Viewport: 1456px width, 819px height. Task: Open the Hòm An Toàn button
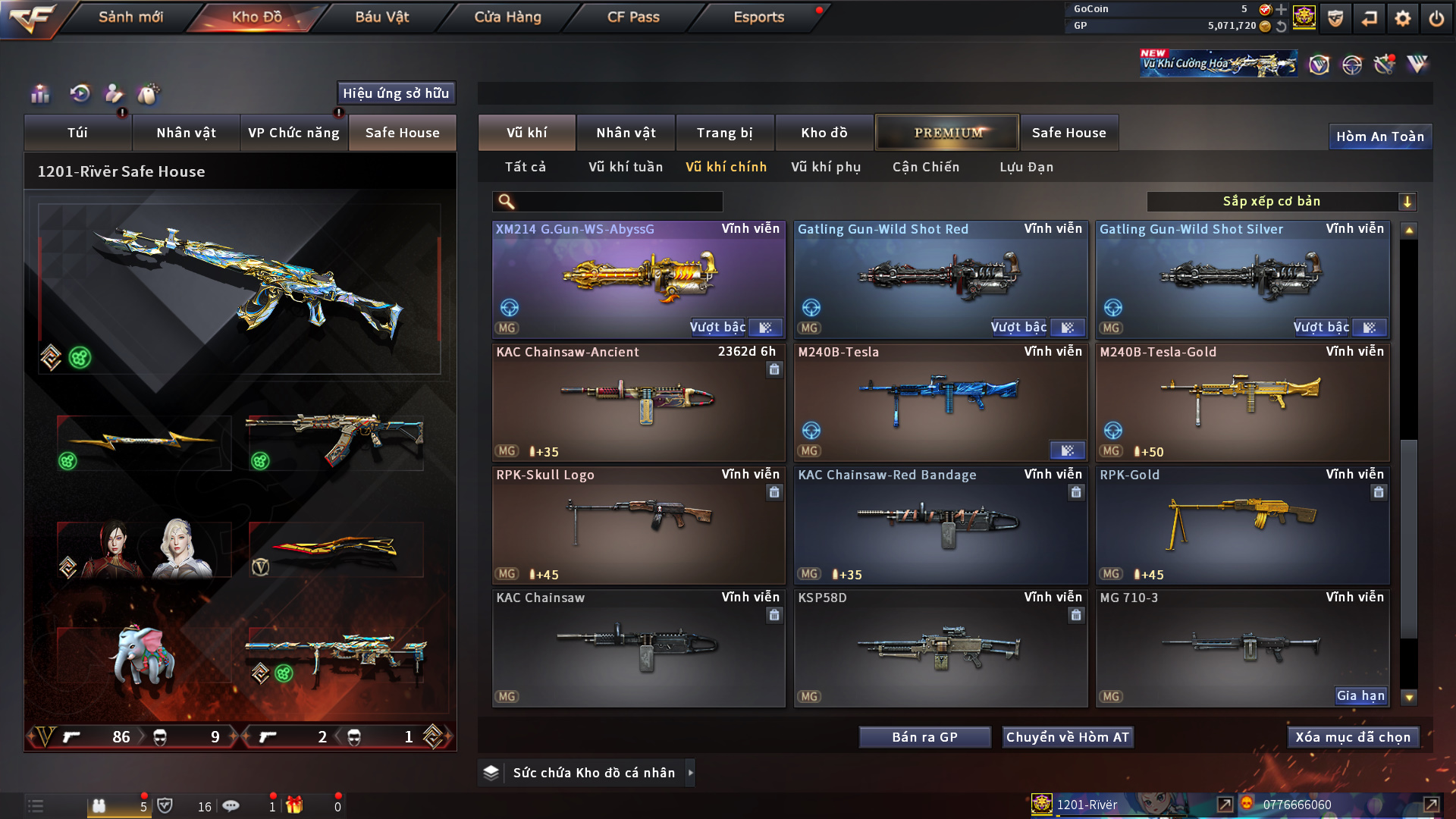tap(1379, 136)
